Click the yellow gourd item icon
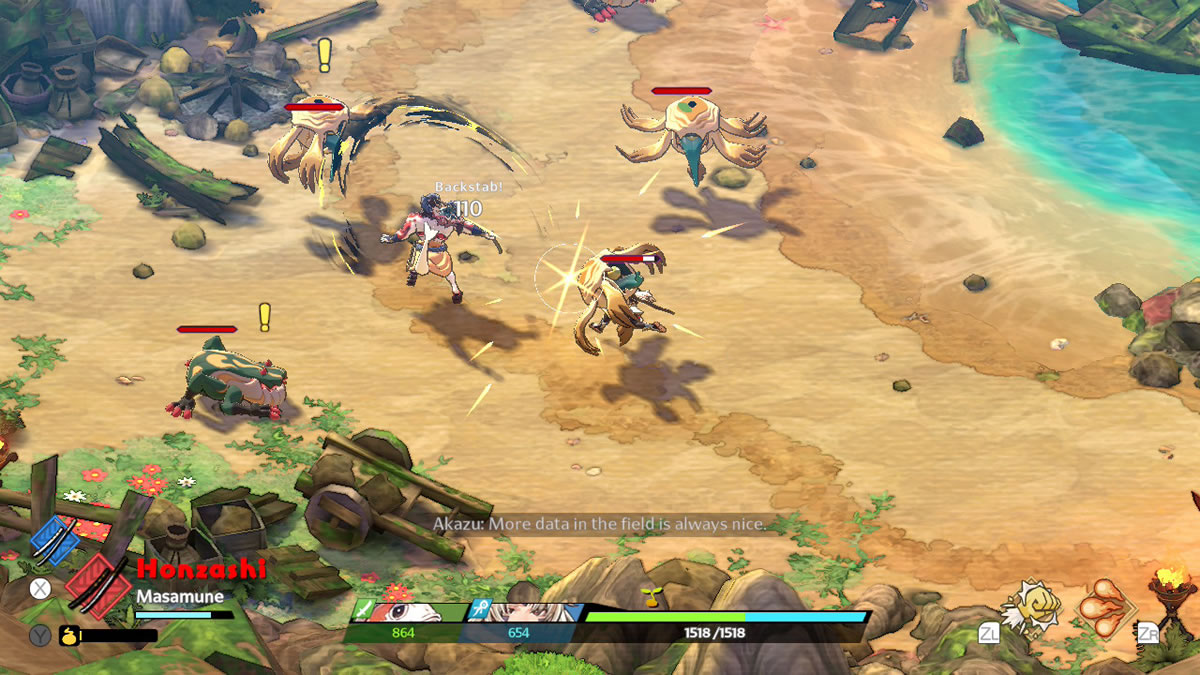The width and height of the screenshot is (1200, 675). point(68,635)
